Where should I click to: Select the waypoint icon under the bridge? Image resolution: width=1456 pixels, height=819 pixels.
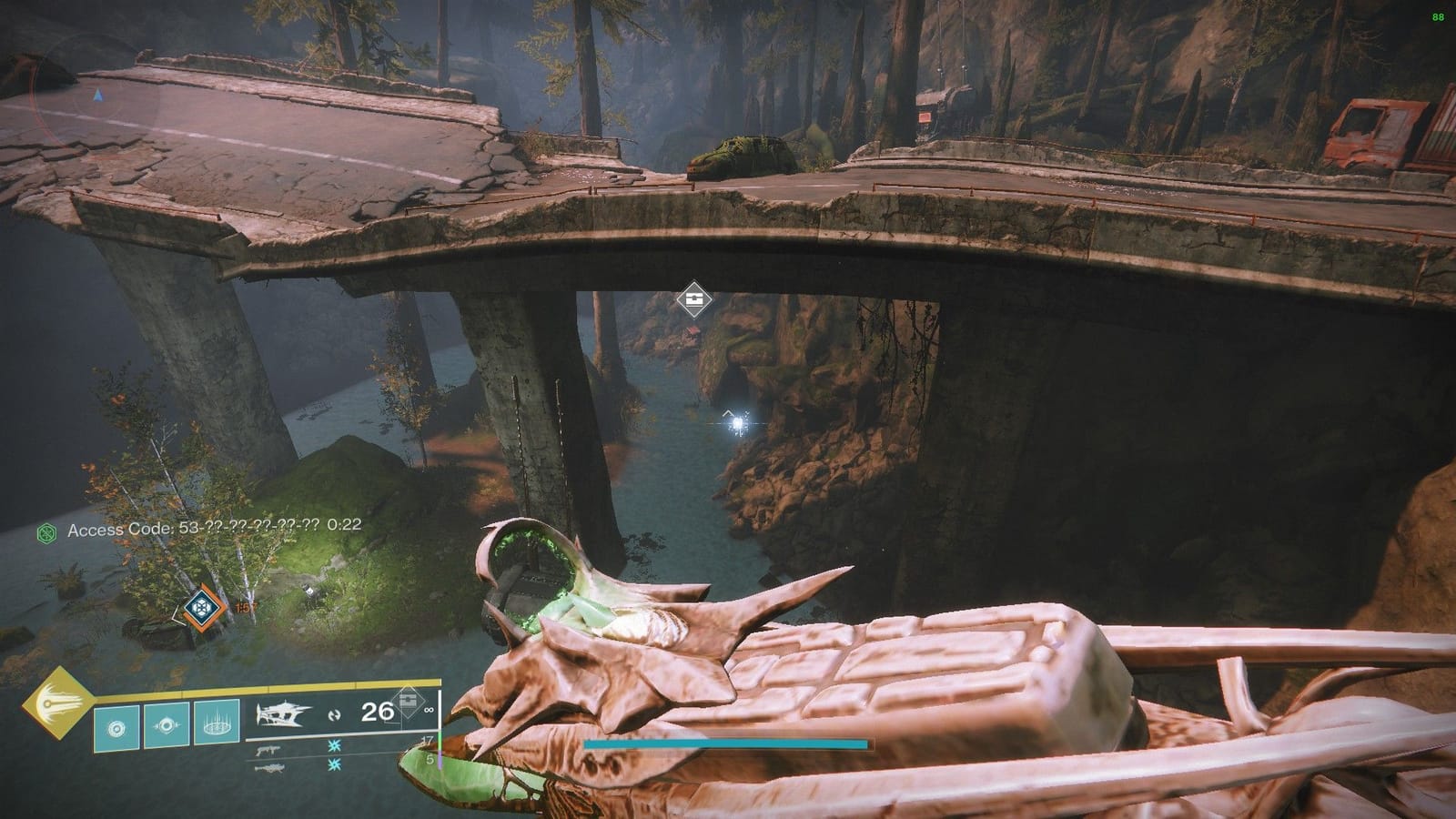click(695, 298)
